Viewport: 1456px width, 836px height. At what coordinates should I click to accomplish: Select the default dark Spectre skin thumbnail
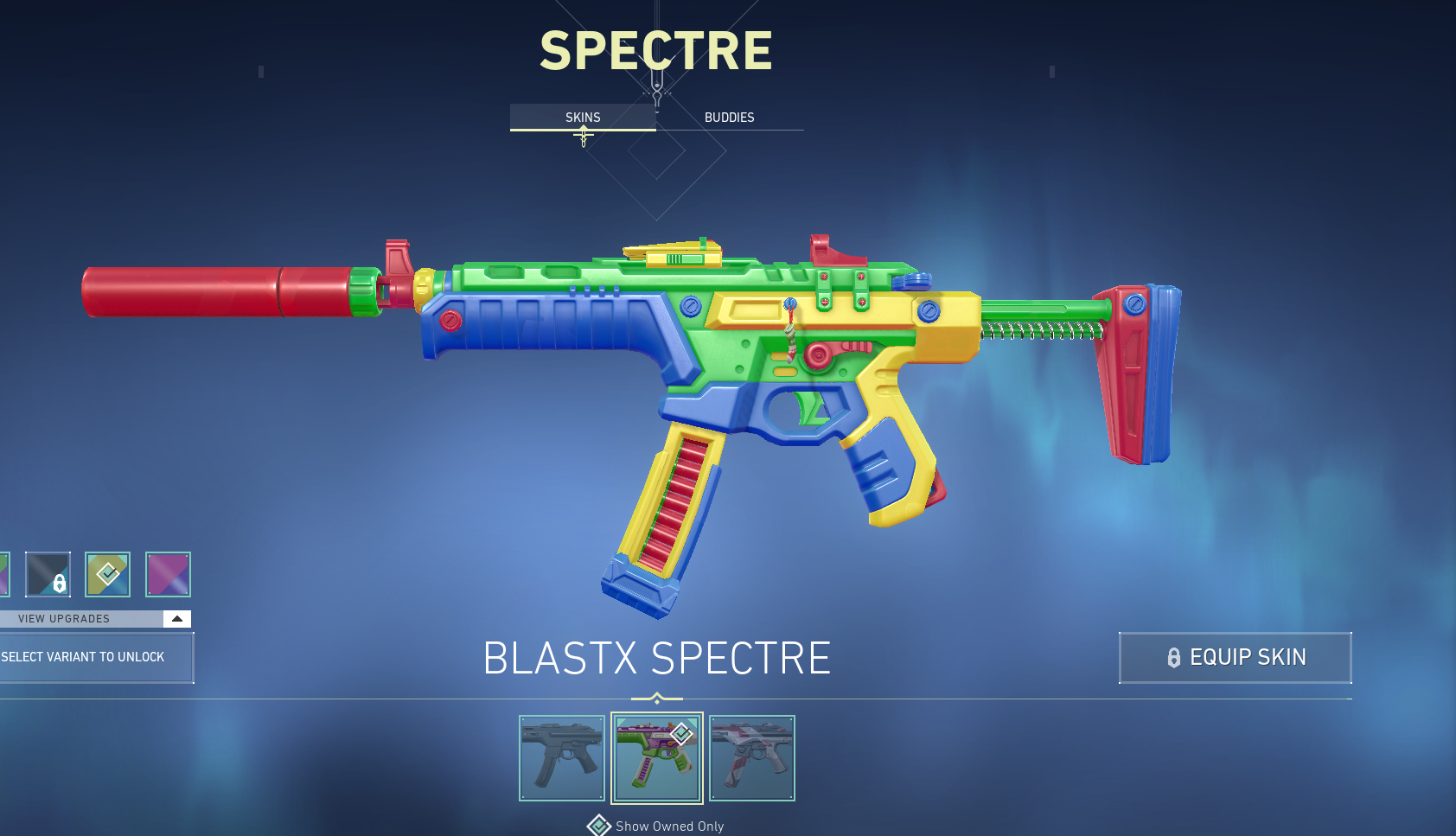pyautogui.click(x=562, y=758)
